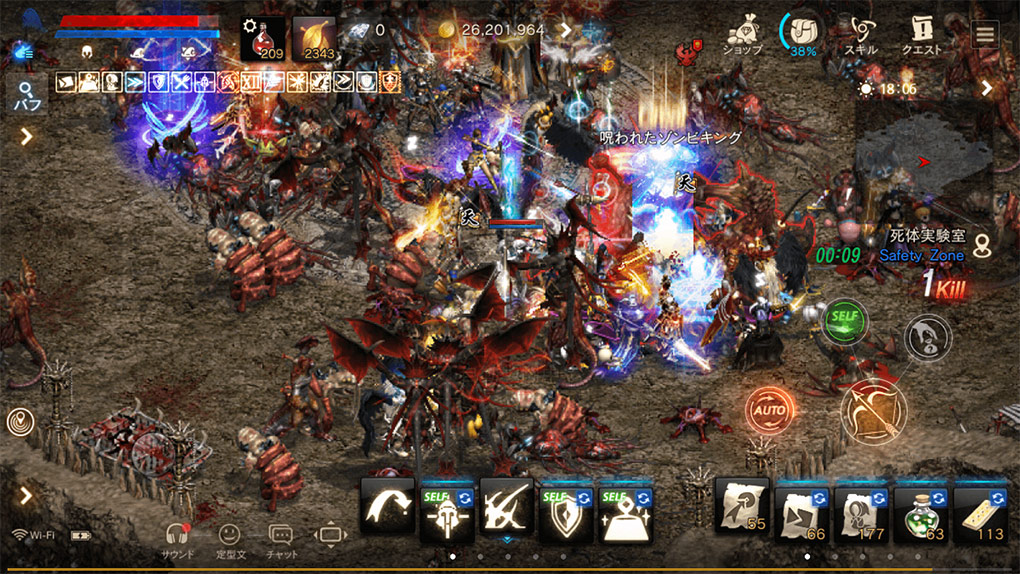Activate the green SELF target button
This screenshot has height=574, width=1020.
click(845, 322)
